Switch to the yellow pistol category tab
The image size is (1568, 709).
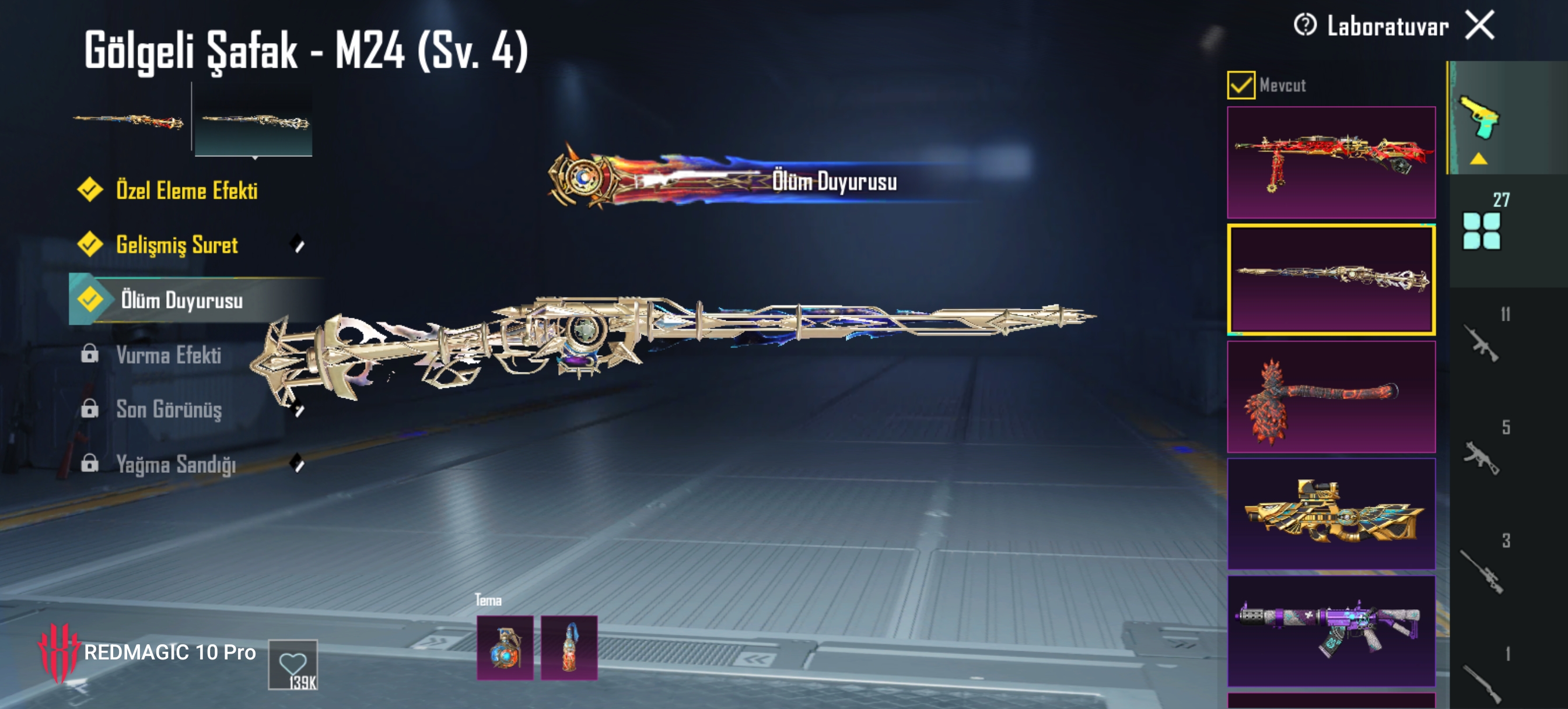coord(1480,119)
